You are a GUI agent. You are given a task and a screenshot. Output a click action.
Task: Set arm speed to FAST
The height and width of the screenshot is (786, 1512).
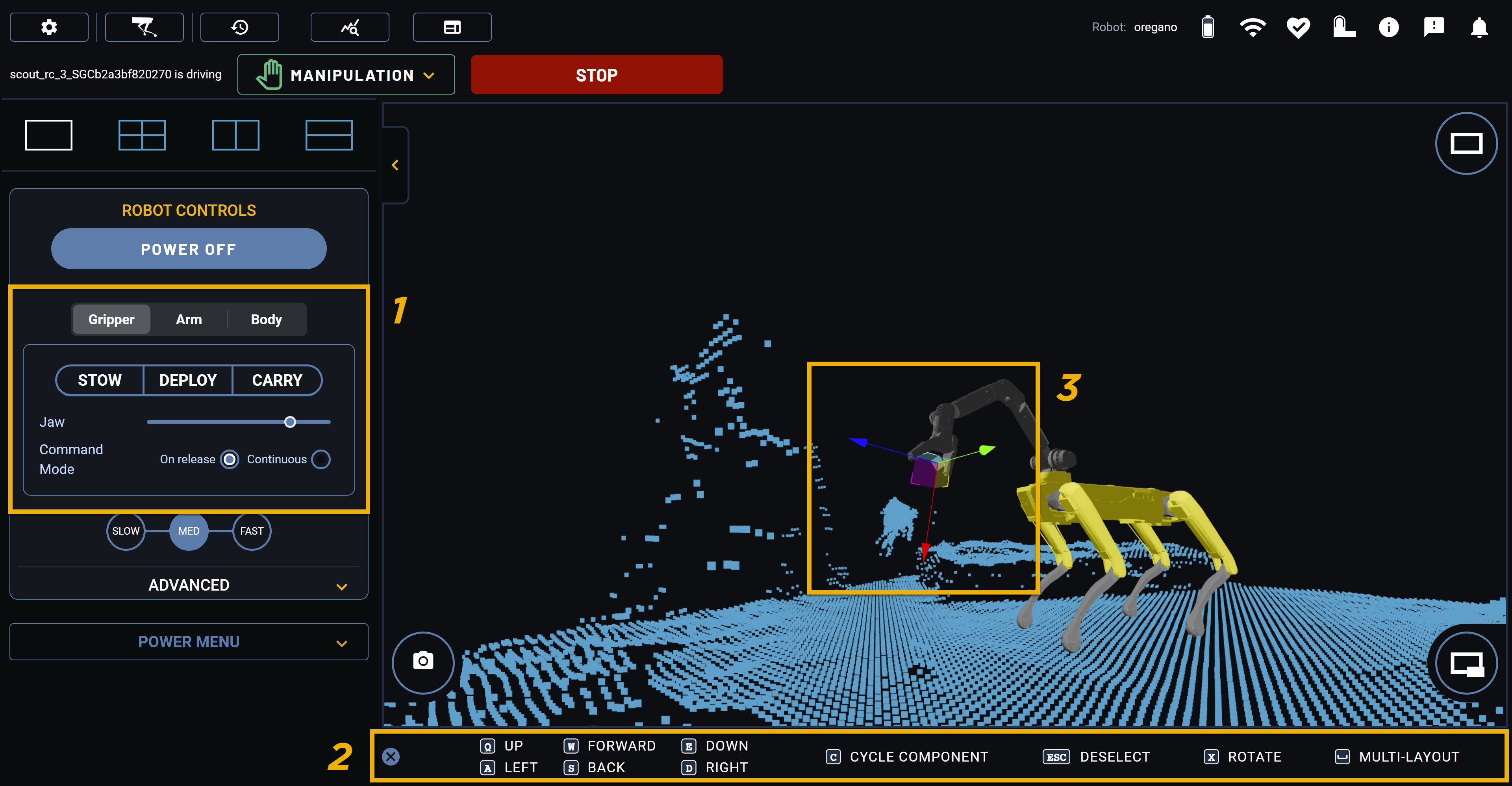click(251, 531)
